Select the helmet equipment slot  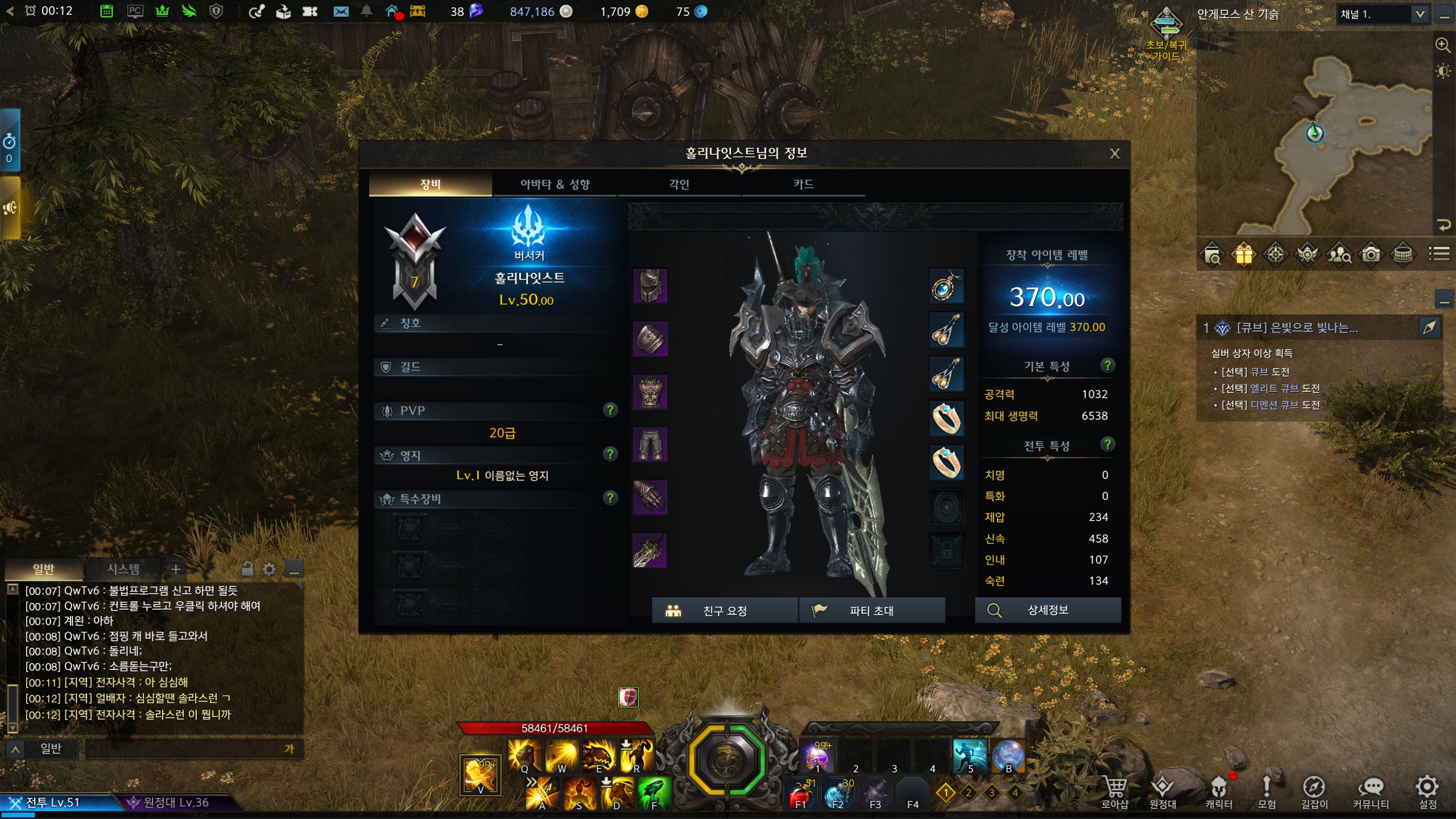coord(650,286)
